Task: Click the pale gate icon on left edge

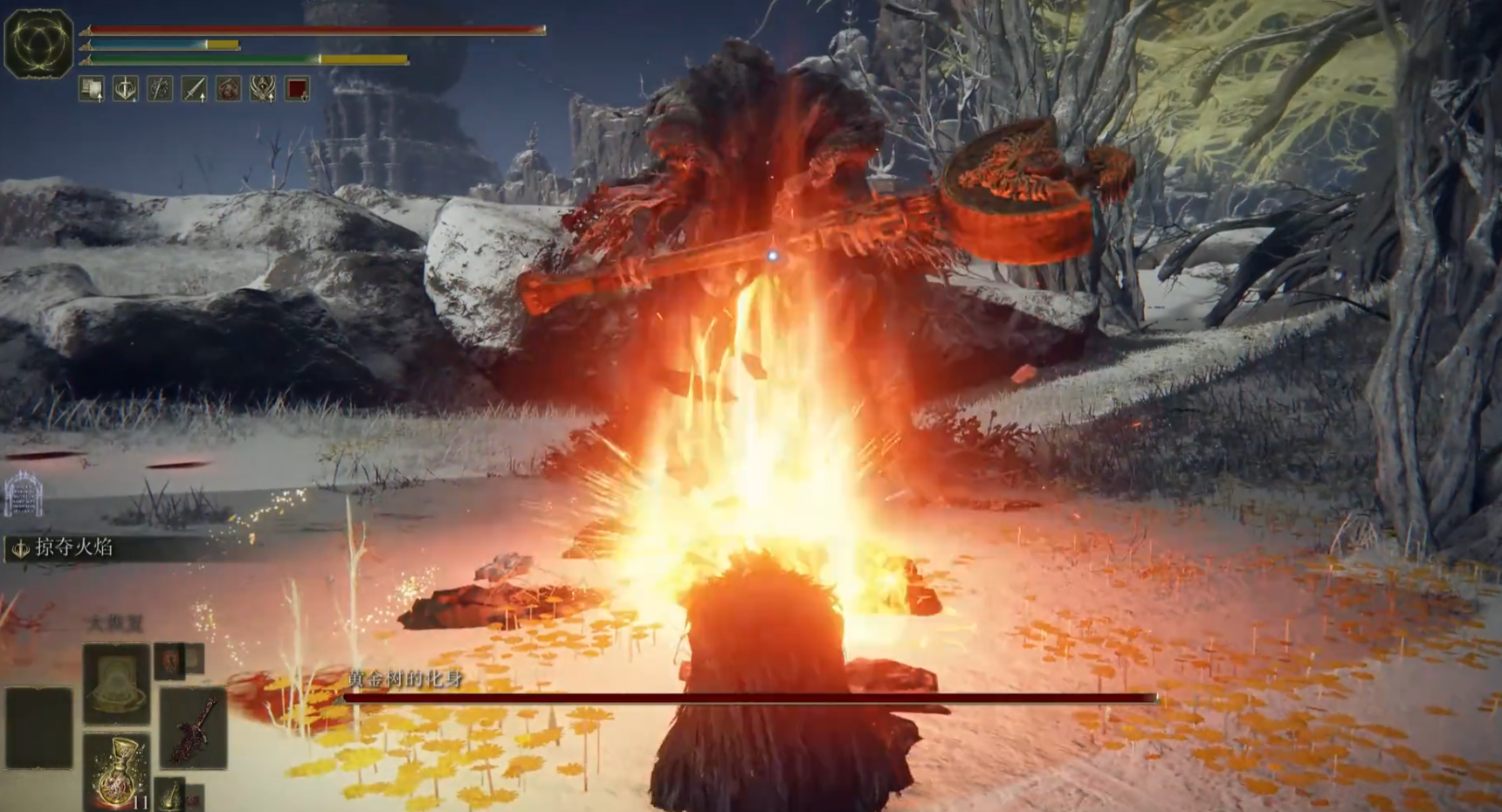Action: point(23,495)
